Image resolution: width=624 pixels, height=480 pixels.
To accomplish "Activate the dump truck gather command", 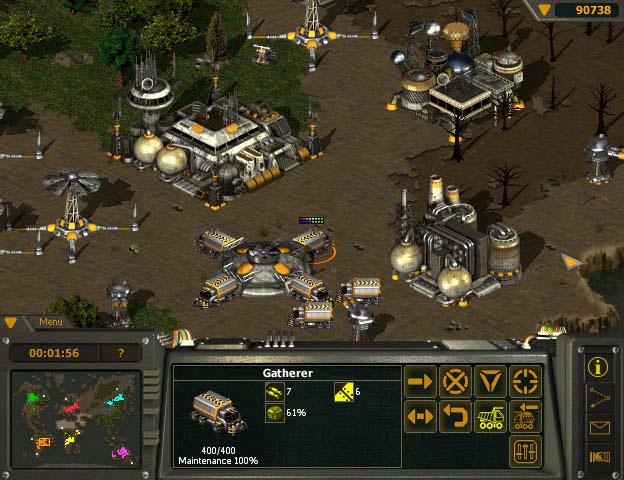I will click(490, 416).
